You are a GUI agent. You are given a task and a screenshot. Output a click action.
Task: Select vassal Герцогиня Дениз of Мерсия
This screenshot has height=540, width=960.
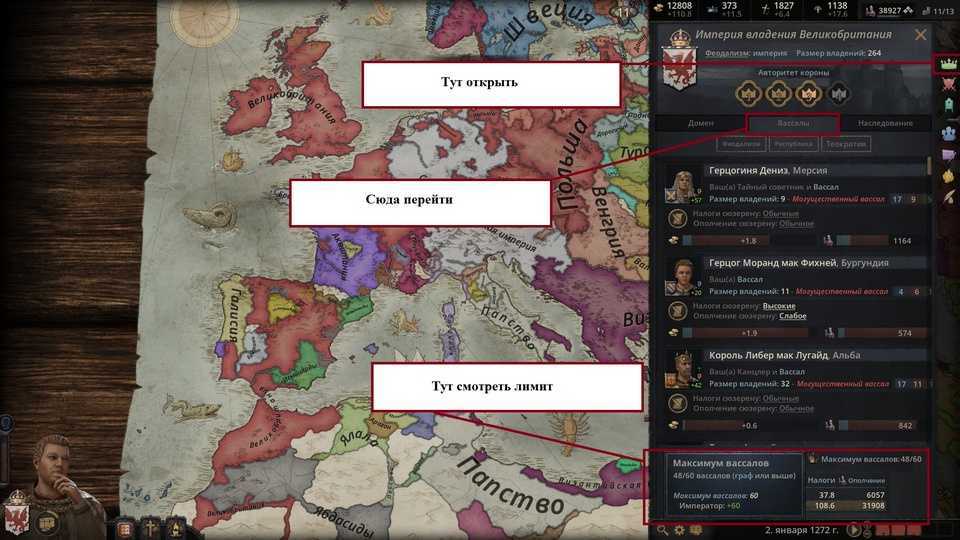pyautogui.click(x=768, y=171)
